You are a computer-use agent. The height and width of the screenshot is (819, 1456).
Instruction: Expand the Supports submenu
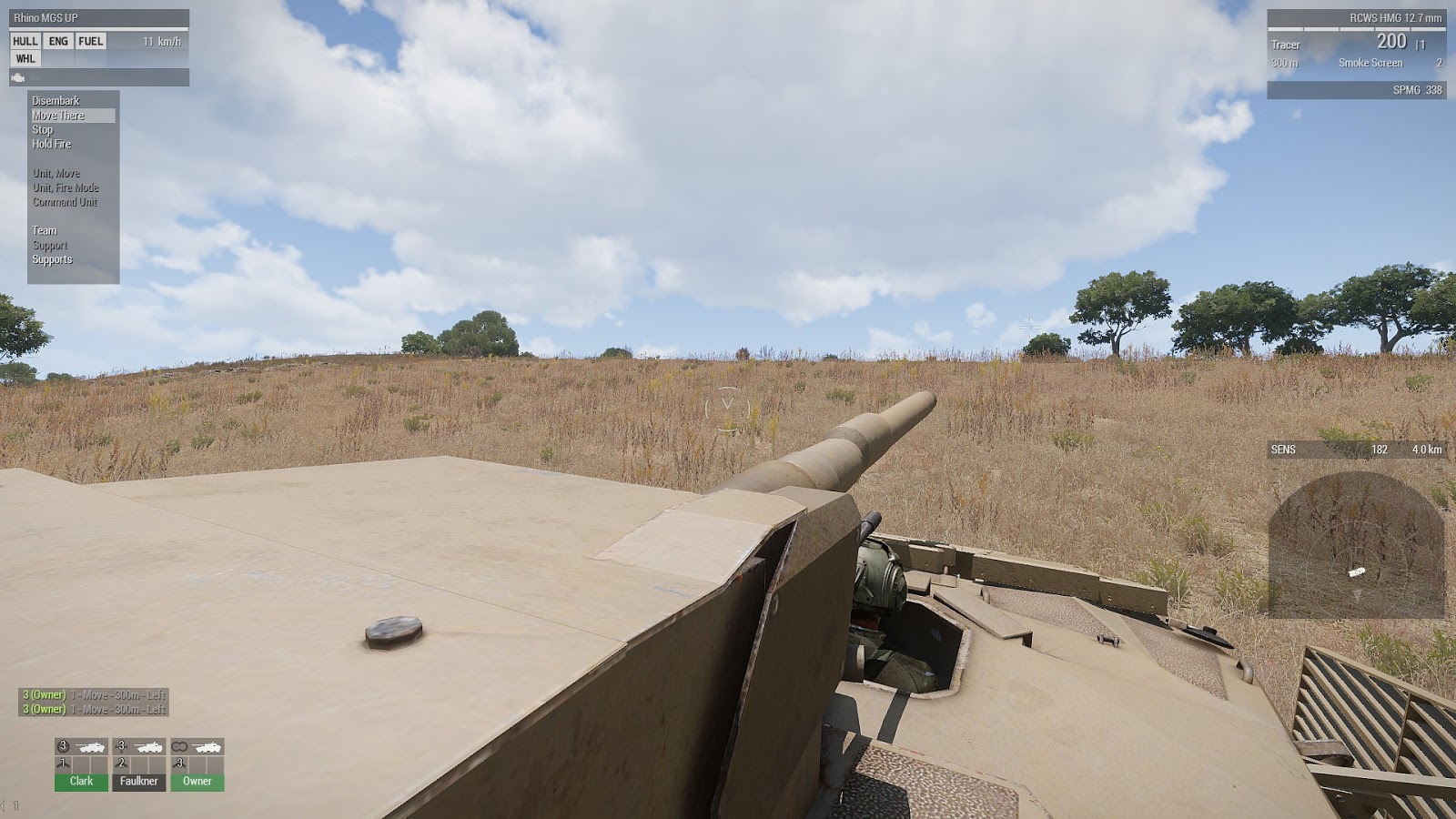tap(52, 259)
